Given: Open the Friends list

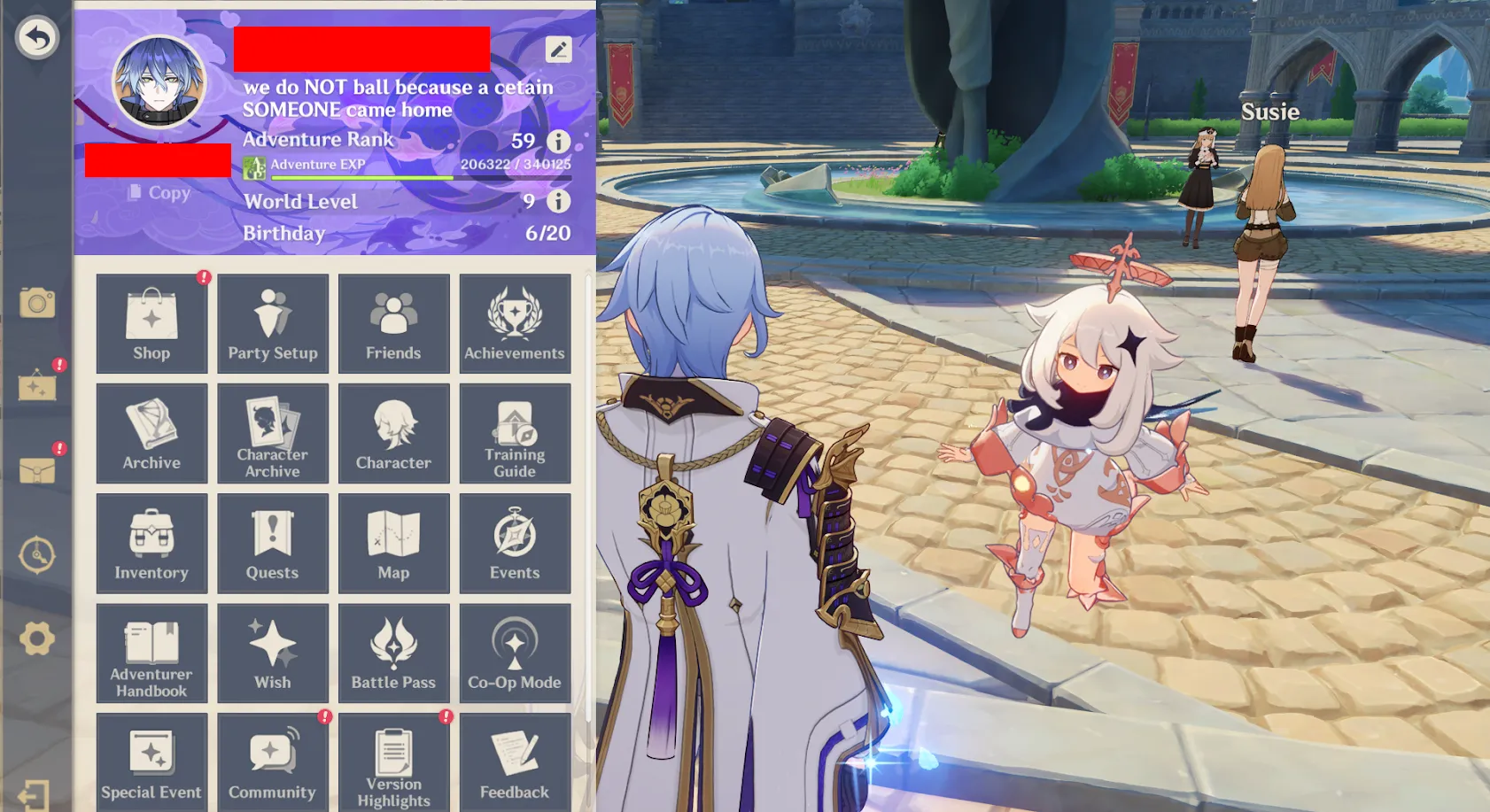Looking at the screenshot, I should pyautogui.click(x=393, y=323).
